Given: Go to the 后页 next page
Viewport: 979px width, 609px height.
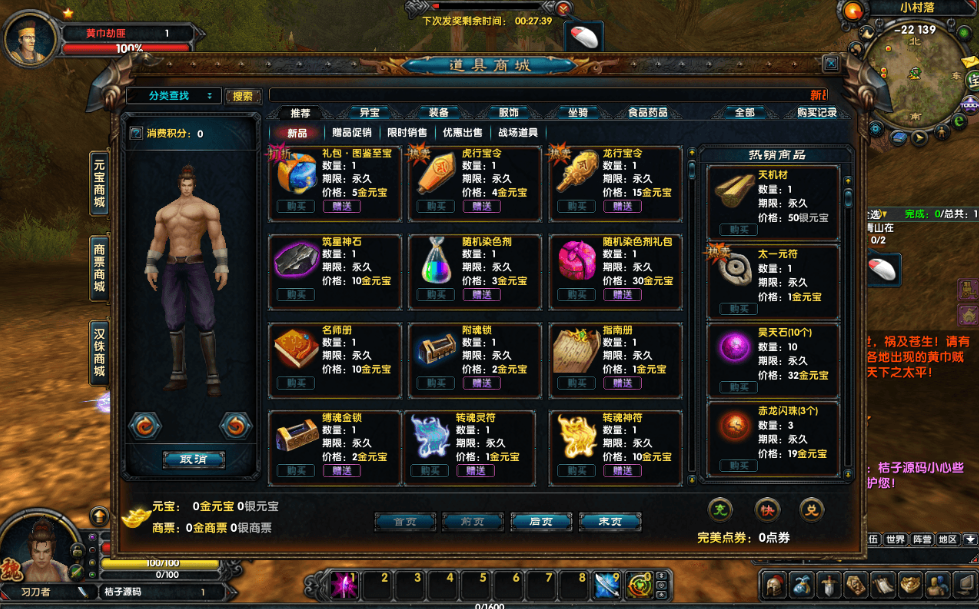Looking at the screenshot, I should click(541, 521).
